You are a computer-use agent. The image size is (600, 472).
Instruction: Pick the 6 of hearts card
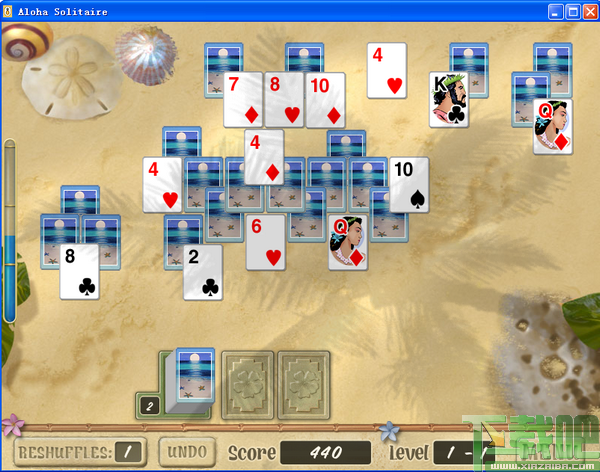[265, 242]
